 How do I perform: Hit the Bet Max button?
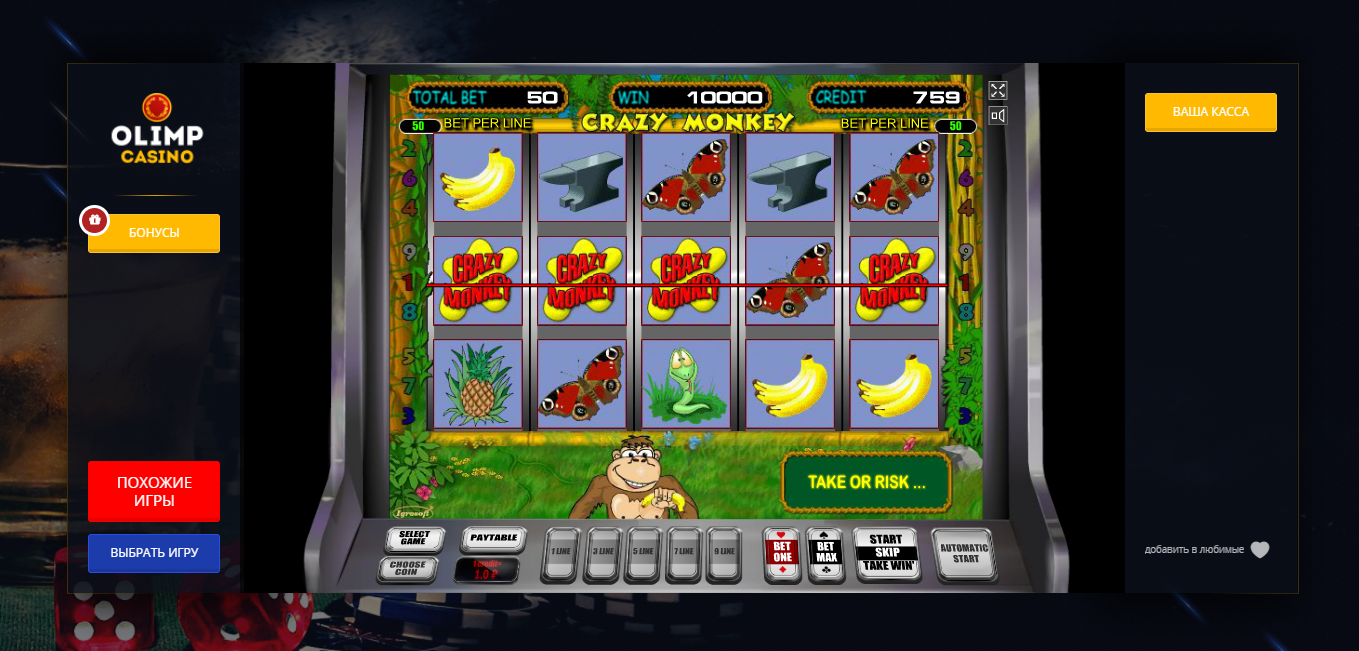825,554
